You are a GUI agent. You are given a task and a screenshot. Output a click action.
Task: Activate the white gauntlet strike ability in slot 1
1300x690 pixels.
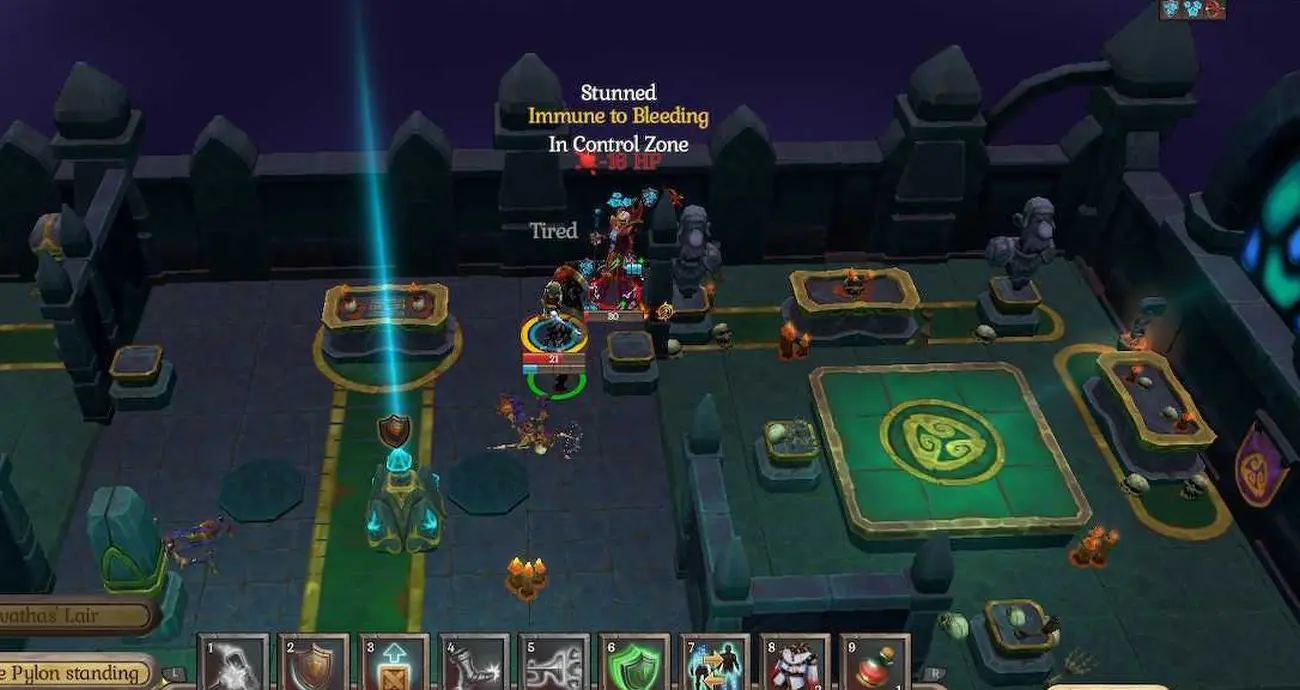pyautogui.click(x=233, y=663)
